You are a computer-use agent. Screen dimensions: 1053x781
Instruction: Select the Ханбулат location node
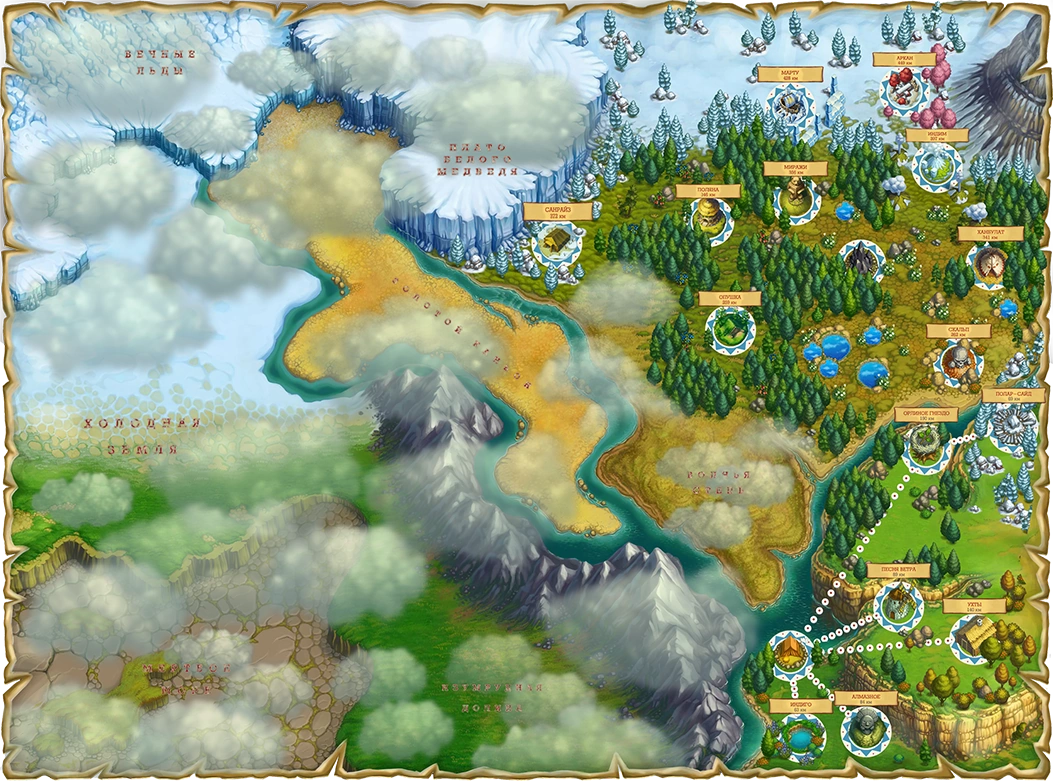tap(990, 263)
